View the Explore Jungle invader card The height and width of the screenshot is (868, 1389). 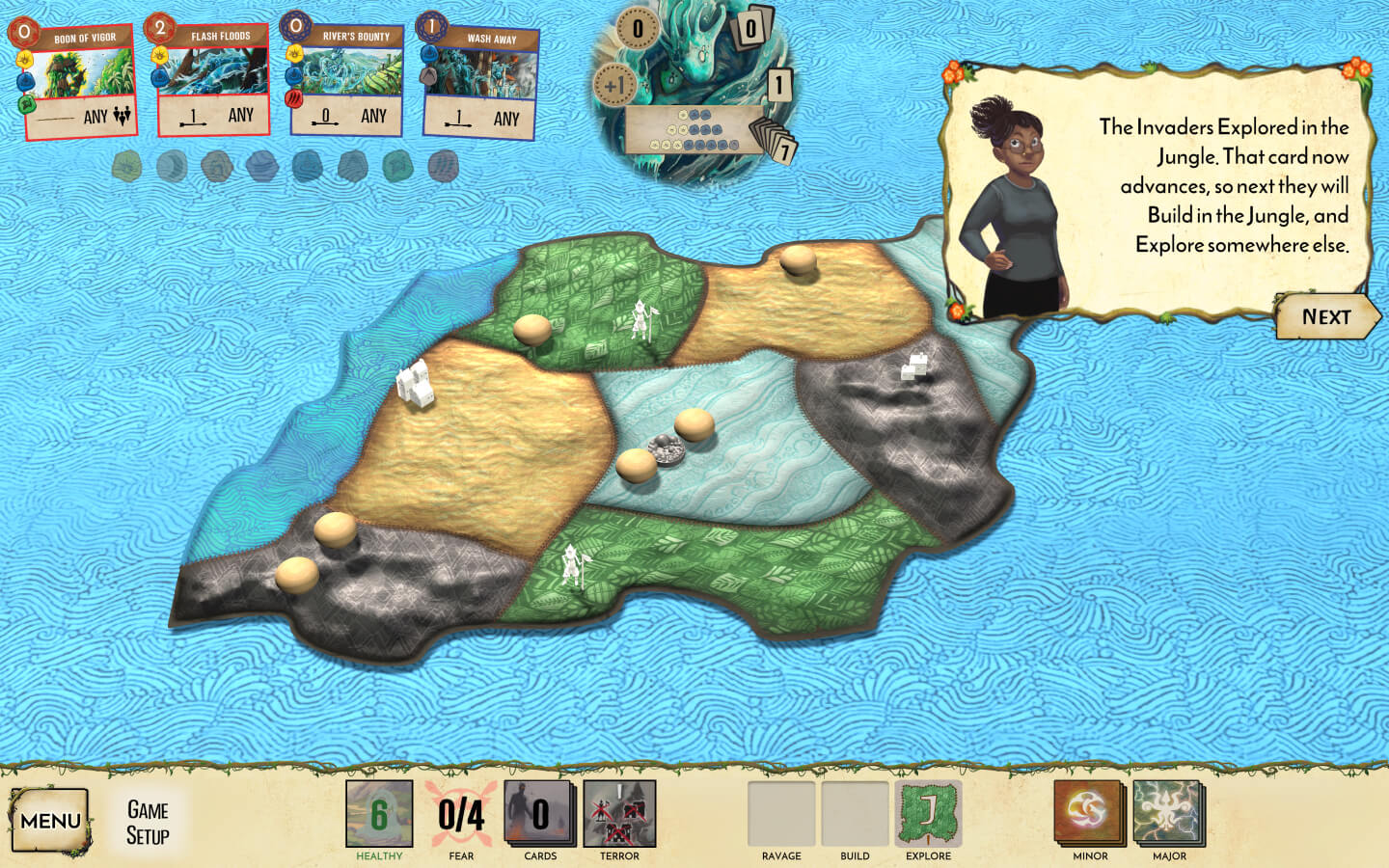click(928, 815)
